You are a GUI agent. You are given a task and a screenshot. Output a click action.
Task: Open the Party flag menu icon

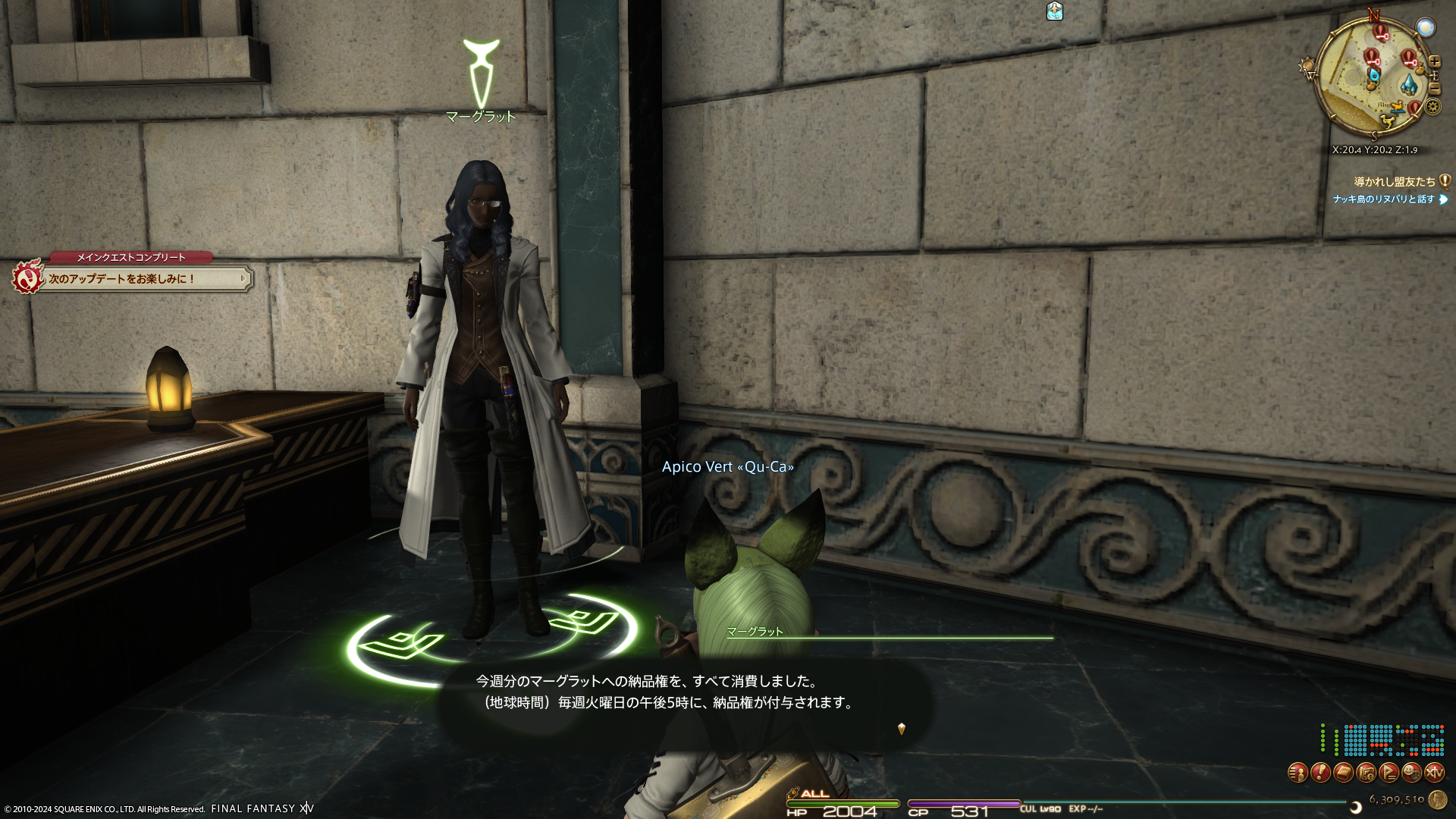pos(1389,773)
